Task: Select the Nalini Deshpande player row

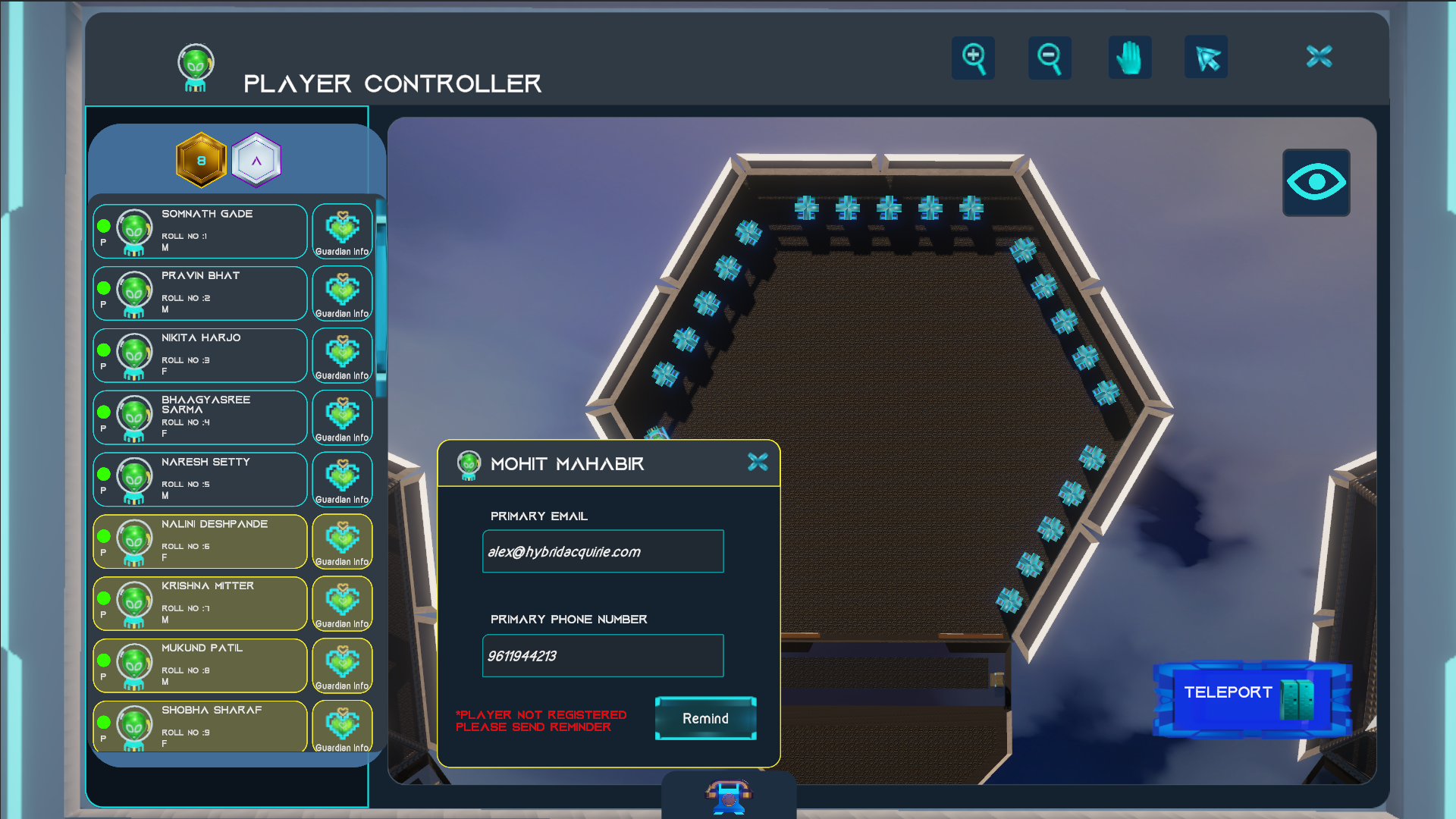Action: (200, 541)
